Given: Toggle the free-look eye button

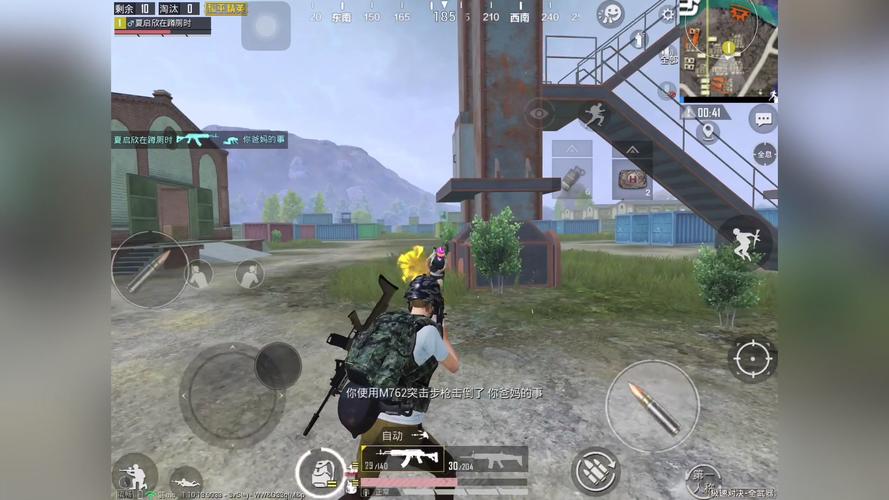Looking at the screenshot, I should tap(539, 114).
